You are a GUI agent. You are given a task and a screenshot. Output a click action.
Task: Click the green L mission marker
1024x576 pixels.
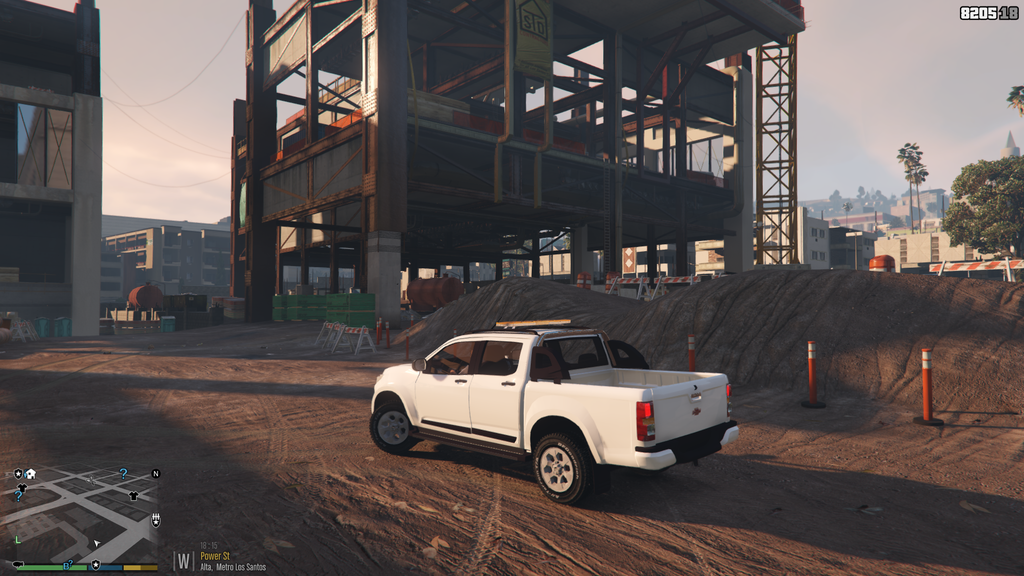pos(18,540)
